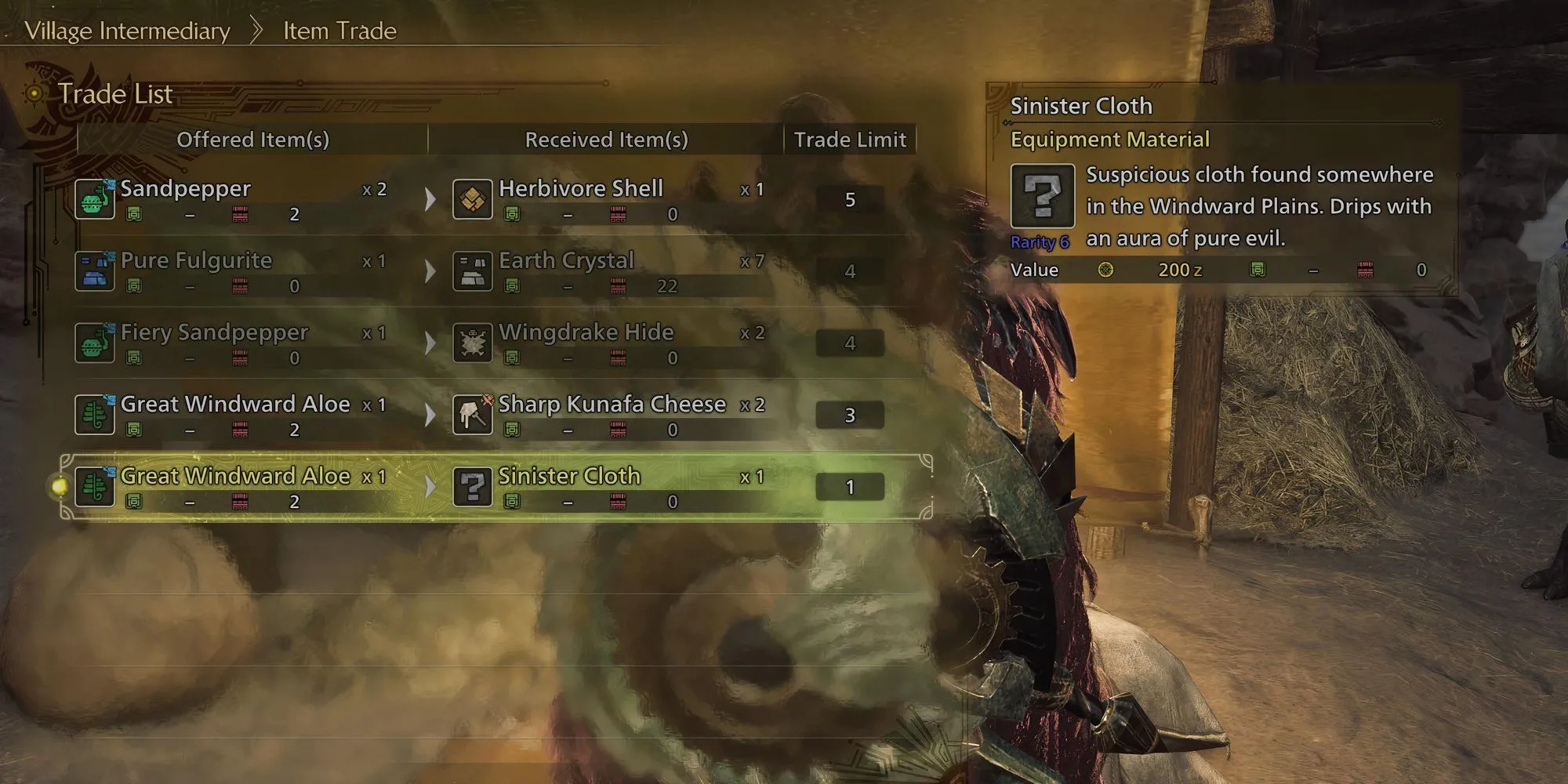Go back to Village Intermediary breadcrumb
The height and width of the screenshot is (784, 1568).
click(x=128, y=31)
